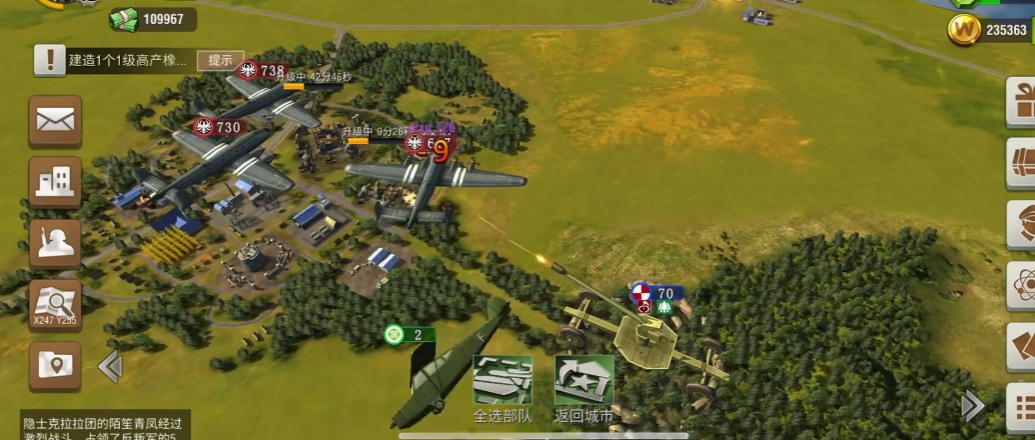
Task: Open the officer helmet icon
Action: [x=1023, y=222]
